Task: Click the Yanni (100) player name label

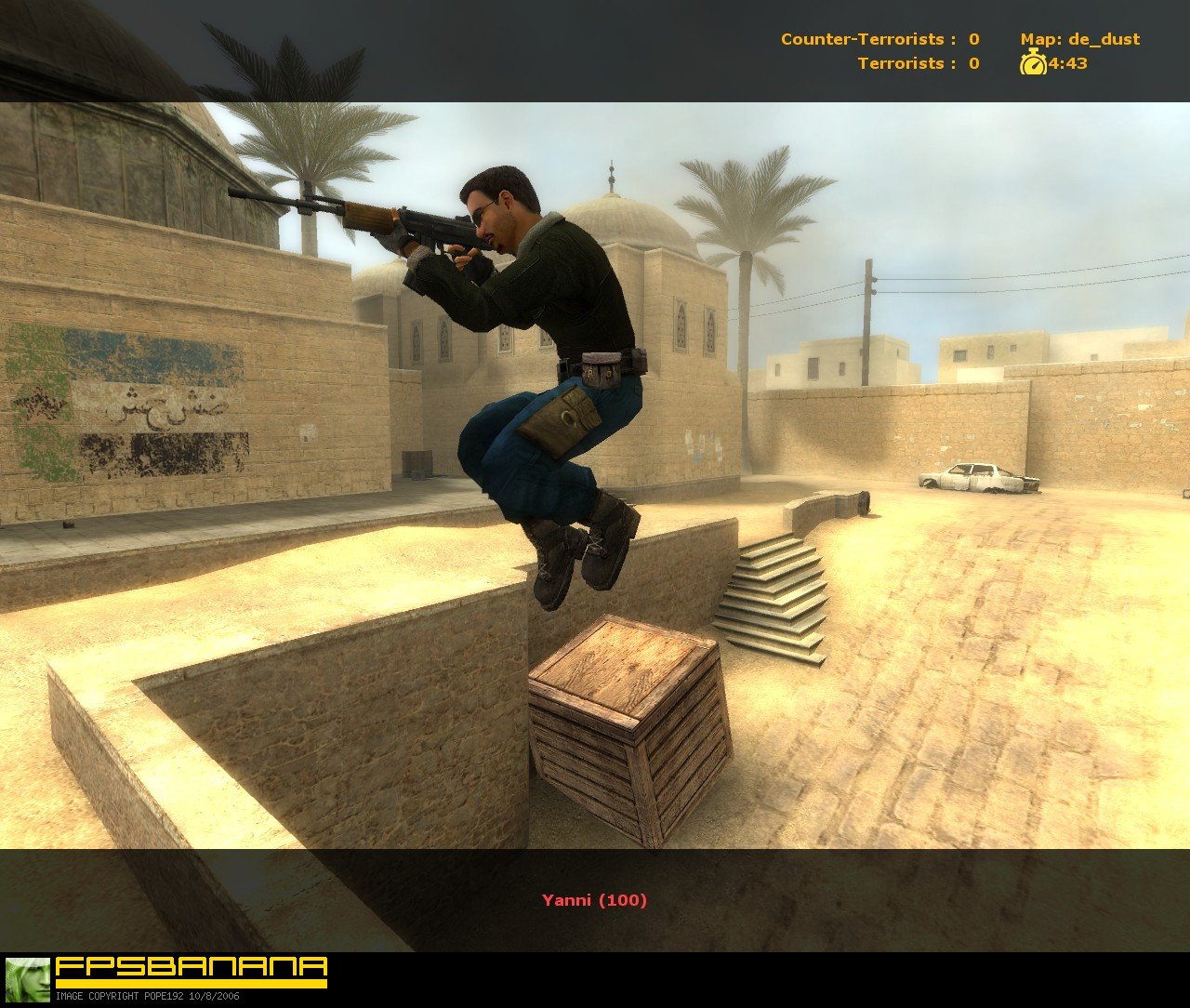Action: pos(595,900)
